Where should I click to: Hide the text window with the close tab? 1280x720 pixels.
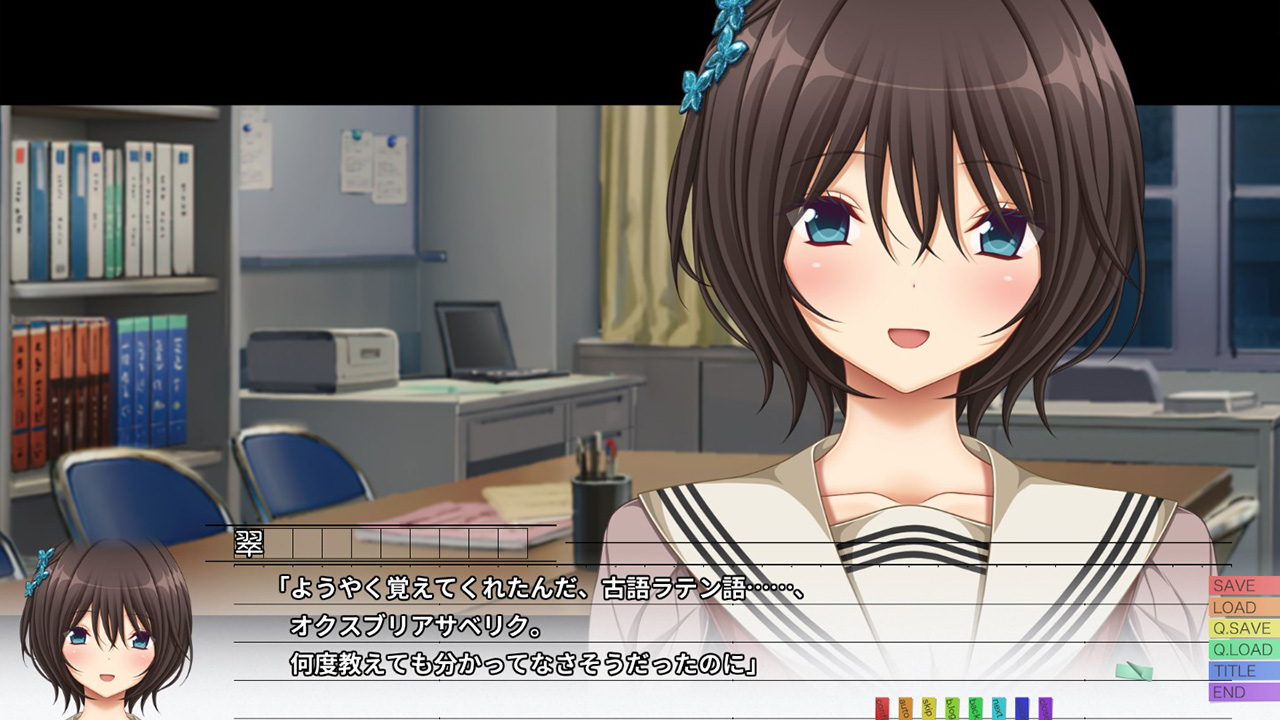tap(1045, 708)
